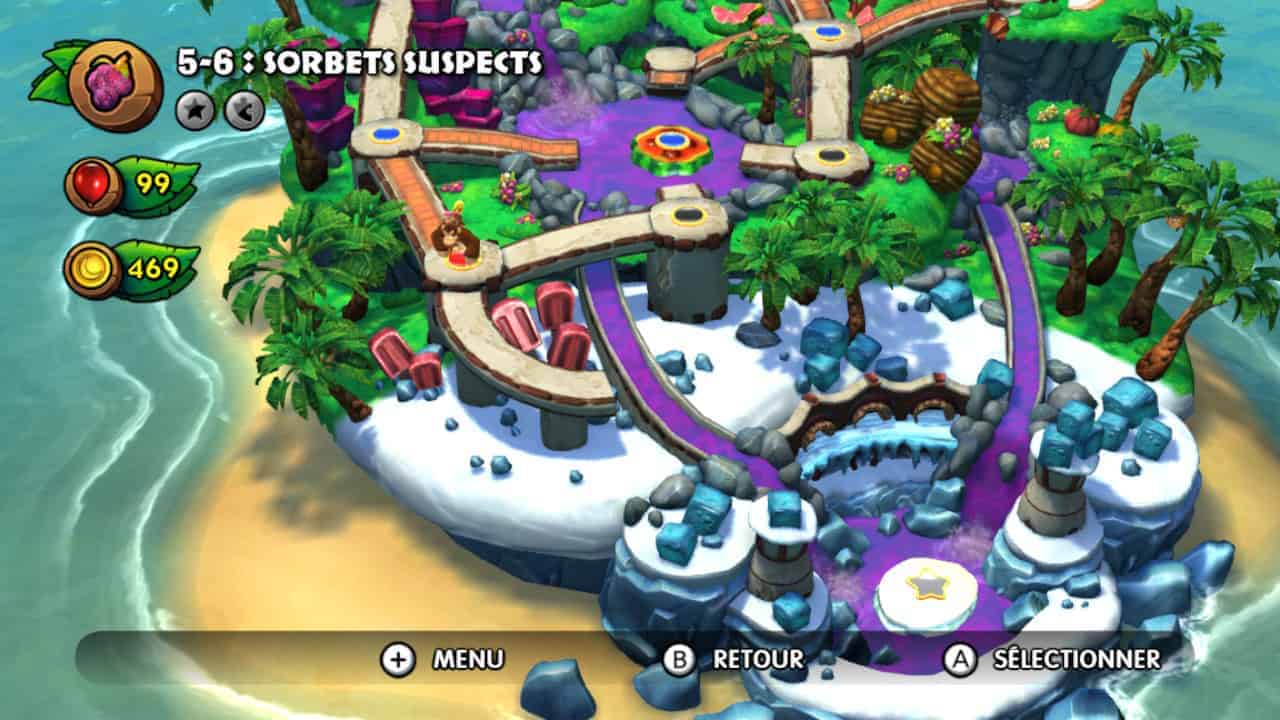Pick the blue level node beside the magenta crystals
Viewport: 1280px width, 720px height.
pyautogui.click(x=386, y=134)
